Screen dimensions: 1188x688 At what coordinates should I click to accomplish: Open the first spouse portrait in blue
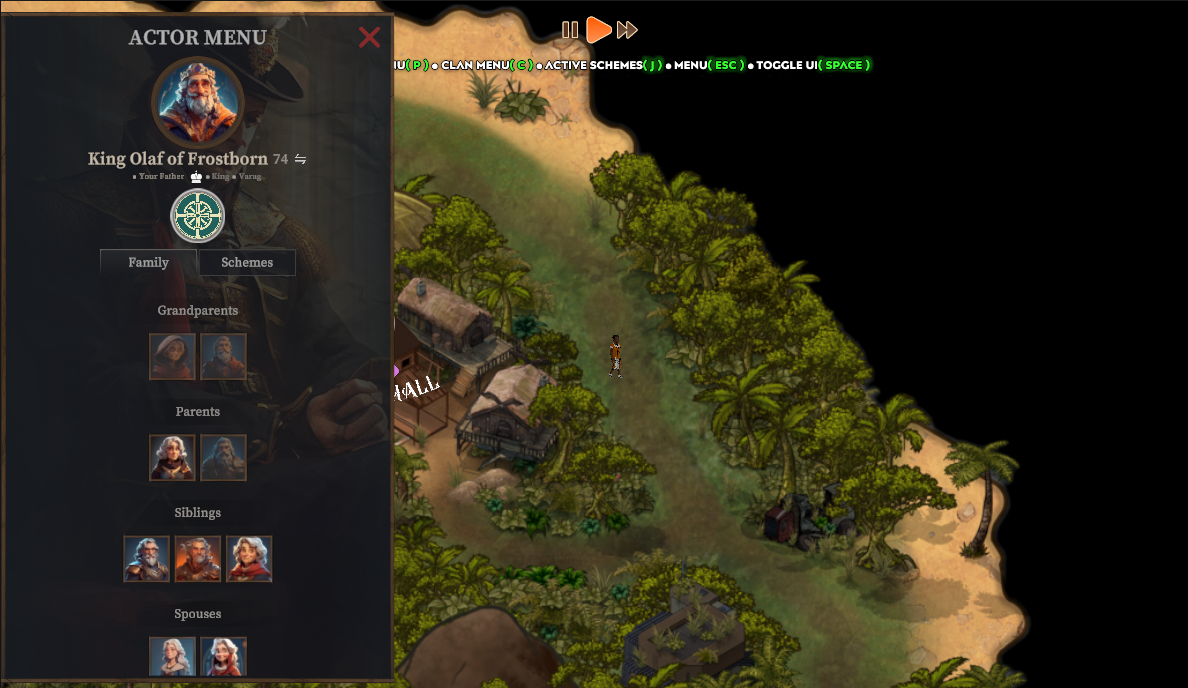(x=172, y=657)
